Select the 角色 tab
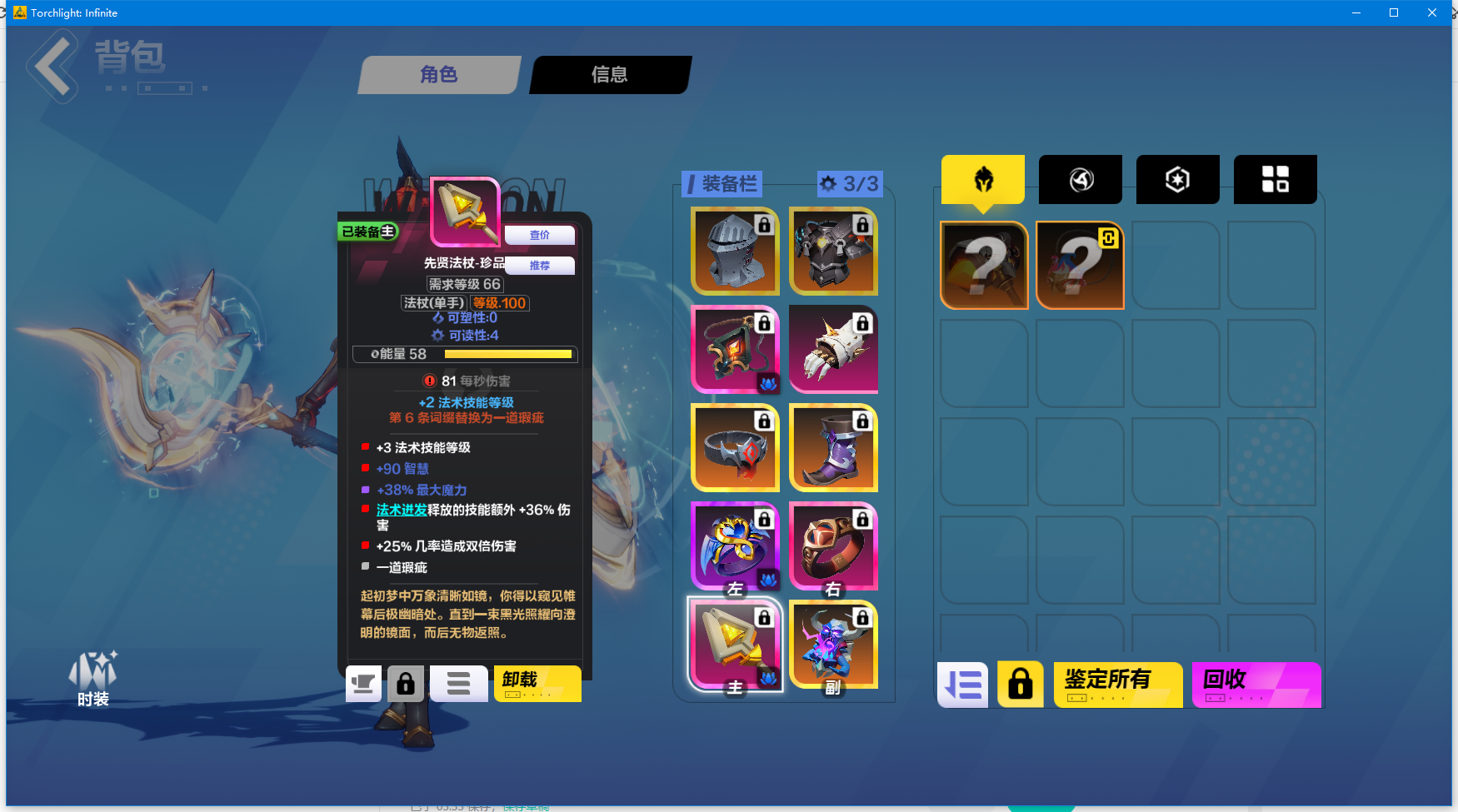 pyautogui.click(x=439, y=75)
